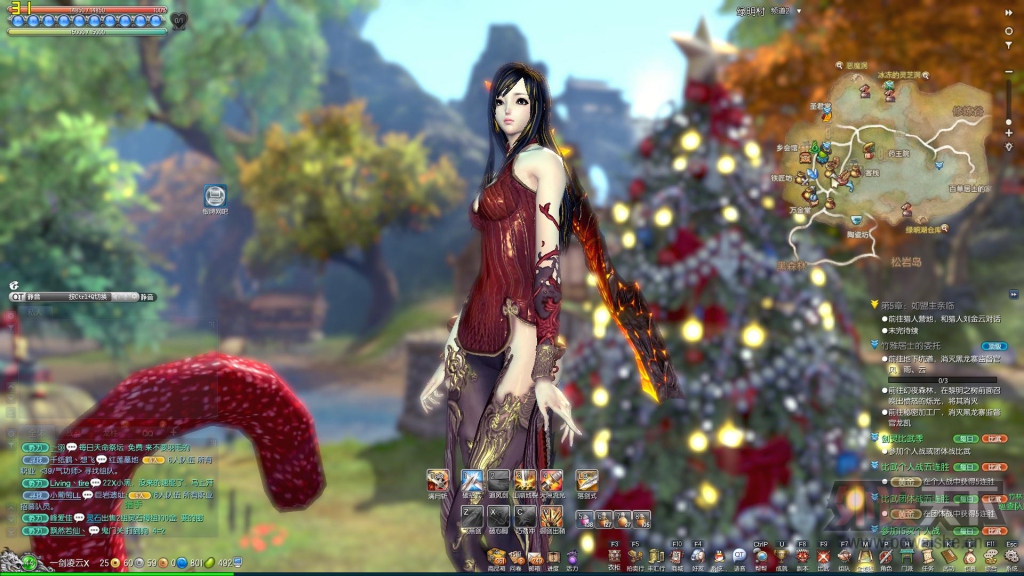Activate the 落剑式 sword skill icon
The image size is (1024, 576).
pyautogui.click(x=586, y=481)
